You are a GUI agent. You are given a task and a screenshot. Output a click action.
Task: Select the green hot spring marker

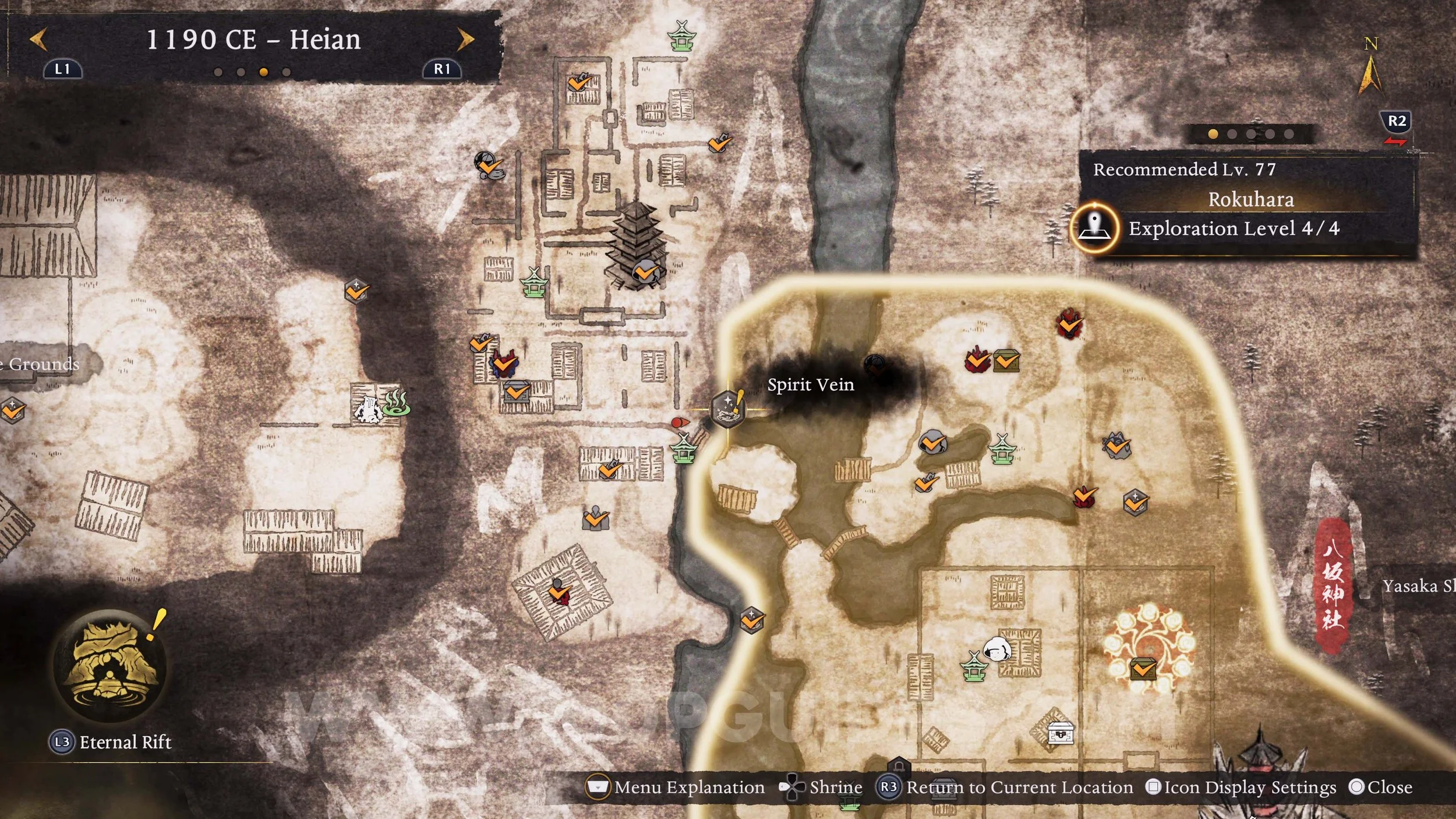[397, 403]
